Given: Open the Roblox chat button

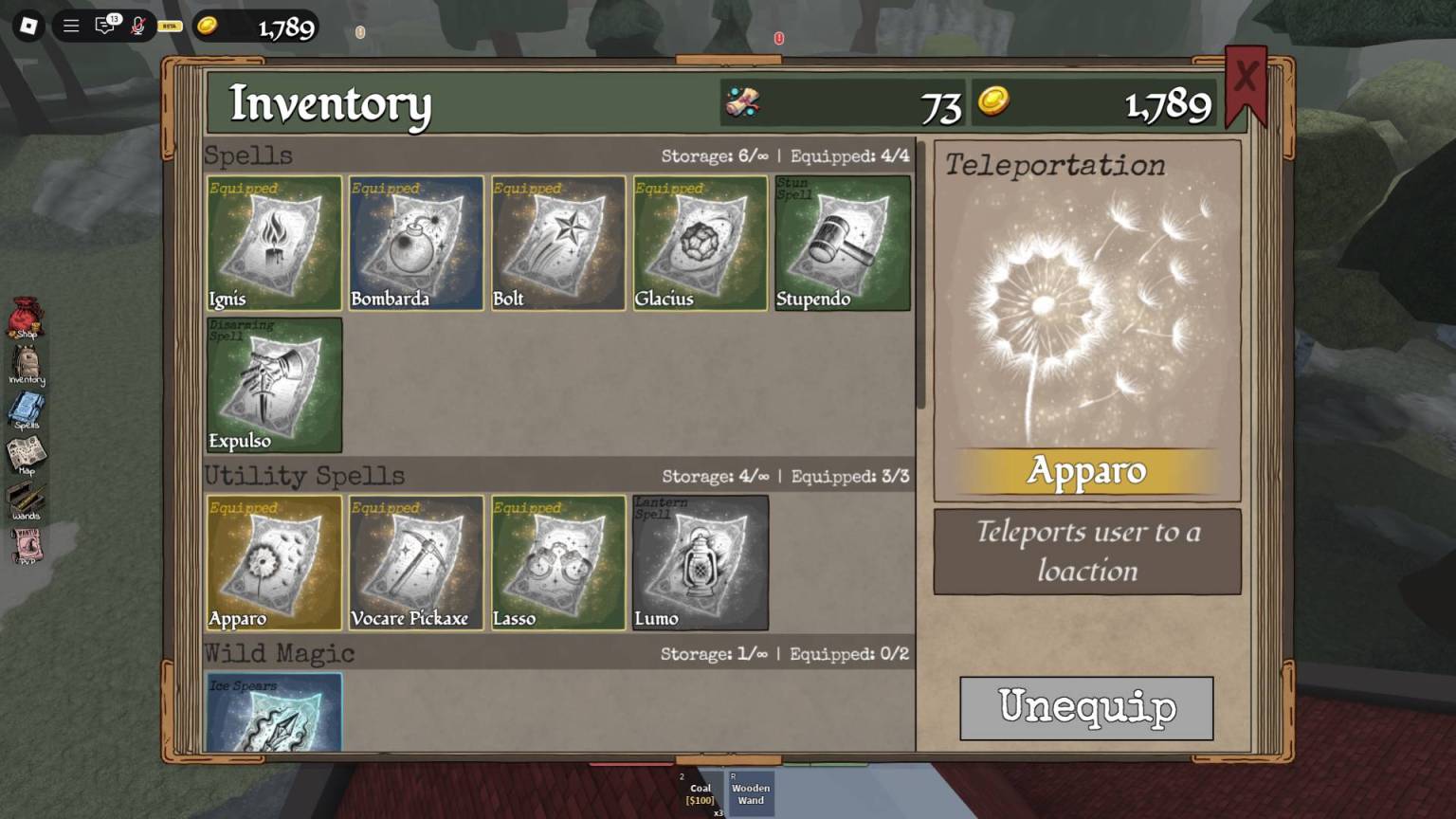Looking at the screenshot, I should [105, 26].
